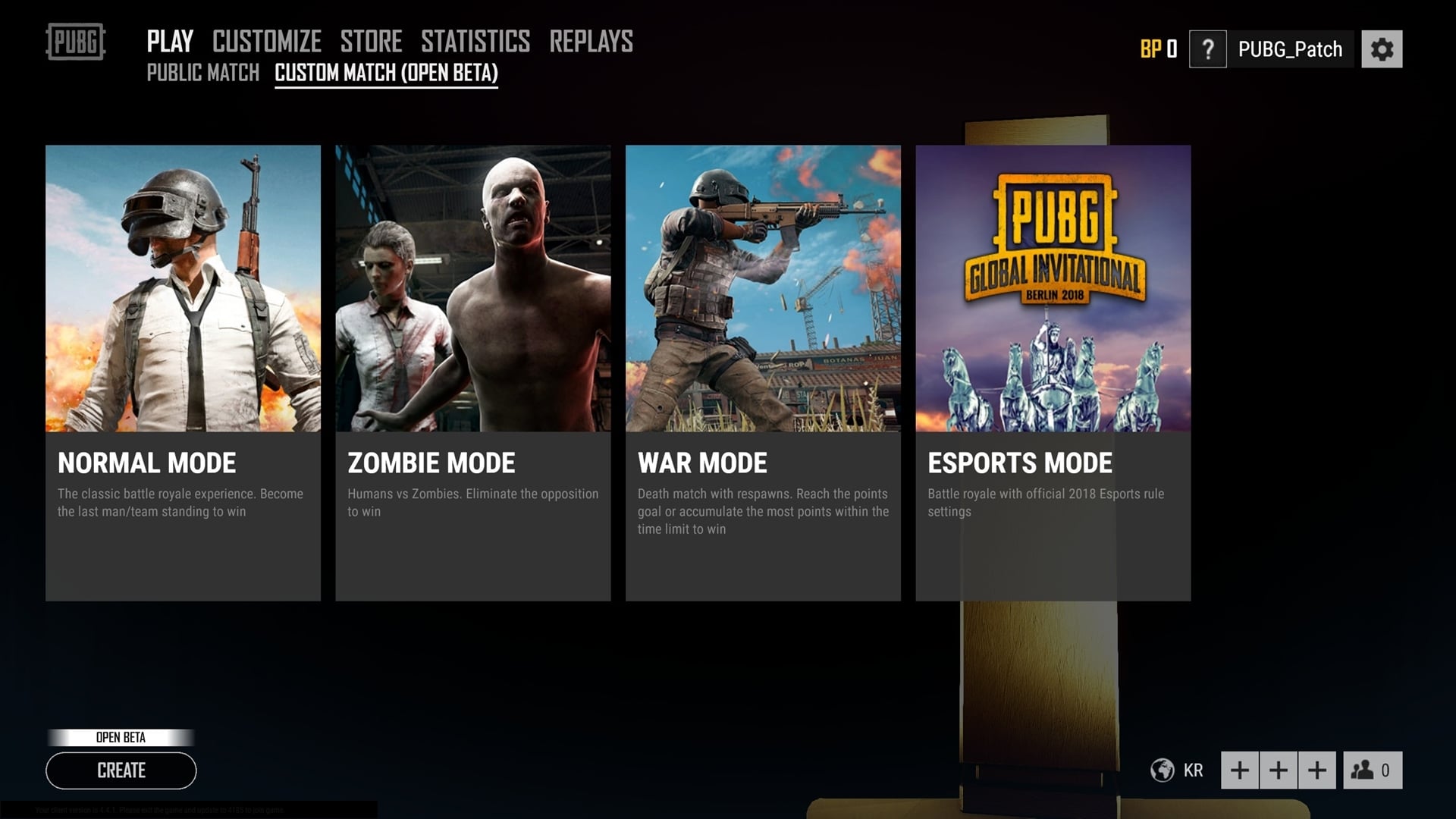Select the NORMAL MODE card
This screenshot has width=1456, height=819.
click(x=183, y=372)
